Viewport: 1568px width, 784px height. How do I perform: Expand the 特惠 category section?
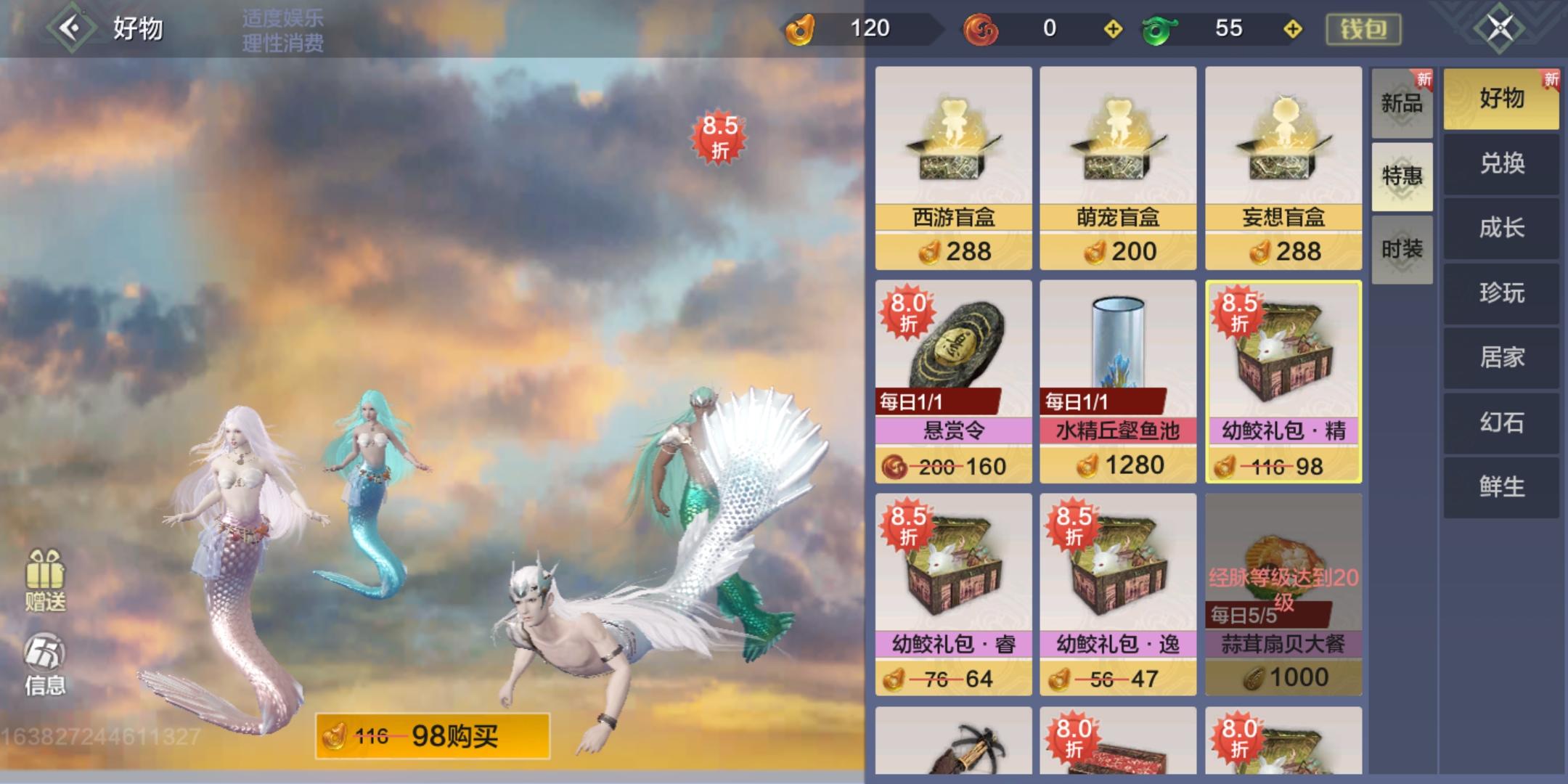pyautogui.click(x=1401, y=176)
